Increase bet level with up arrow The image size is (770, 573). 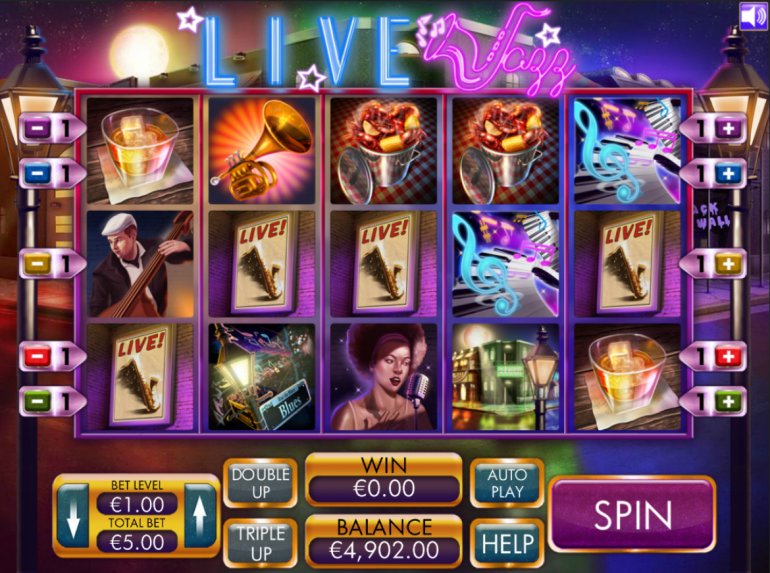pyautogui.click(x=200, y=515)
